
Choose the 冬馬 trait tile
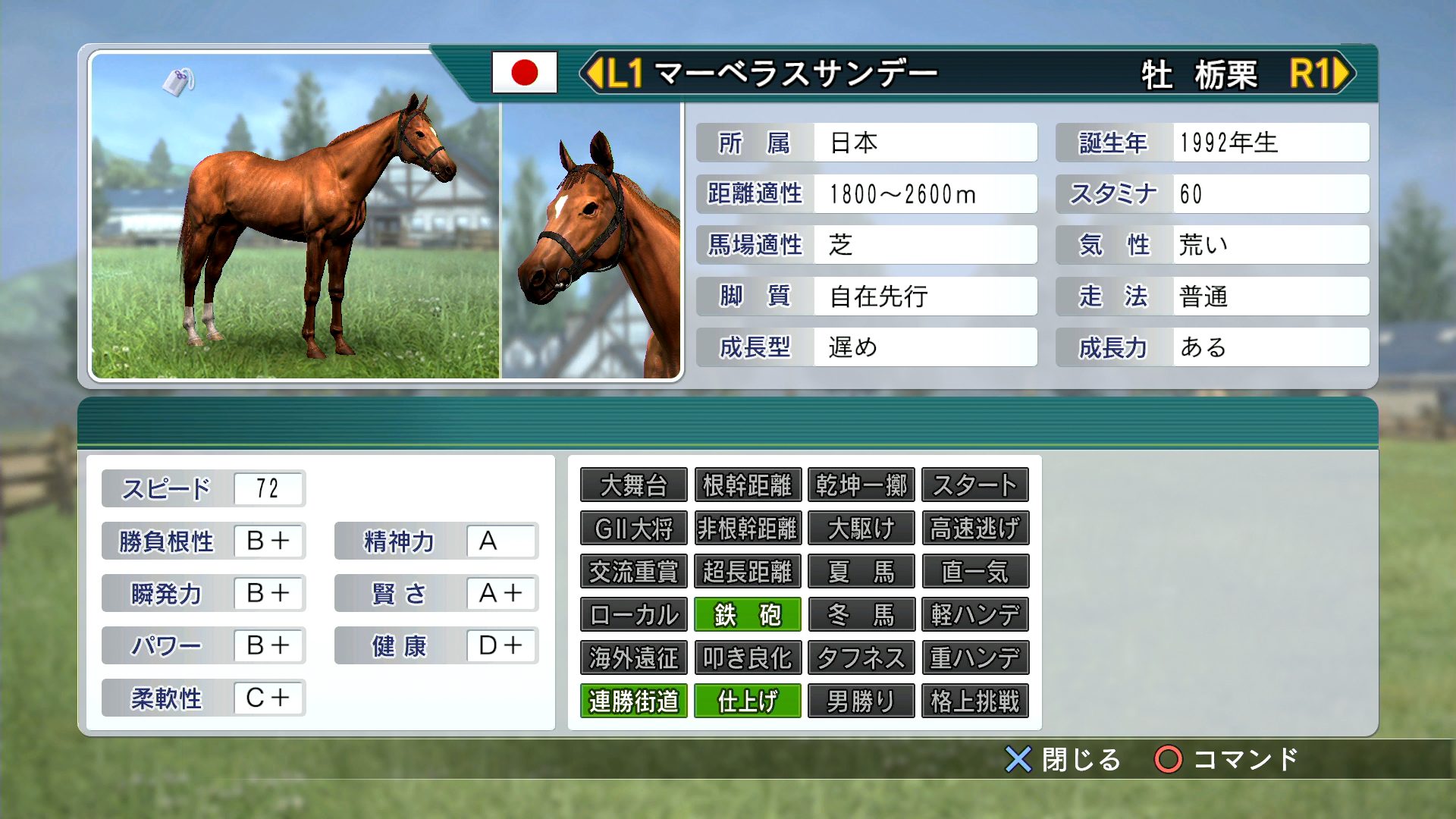point(861,615)
